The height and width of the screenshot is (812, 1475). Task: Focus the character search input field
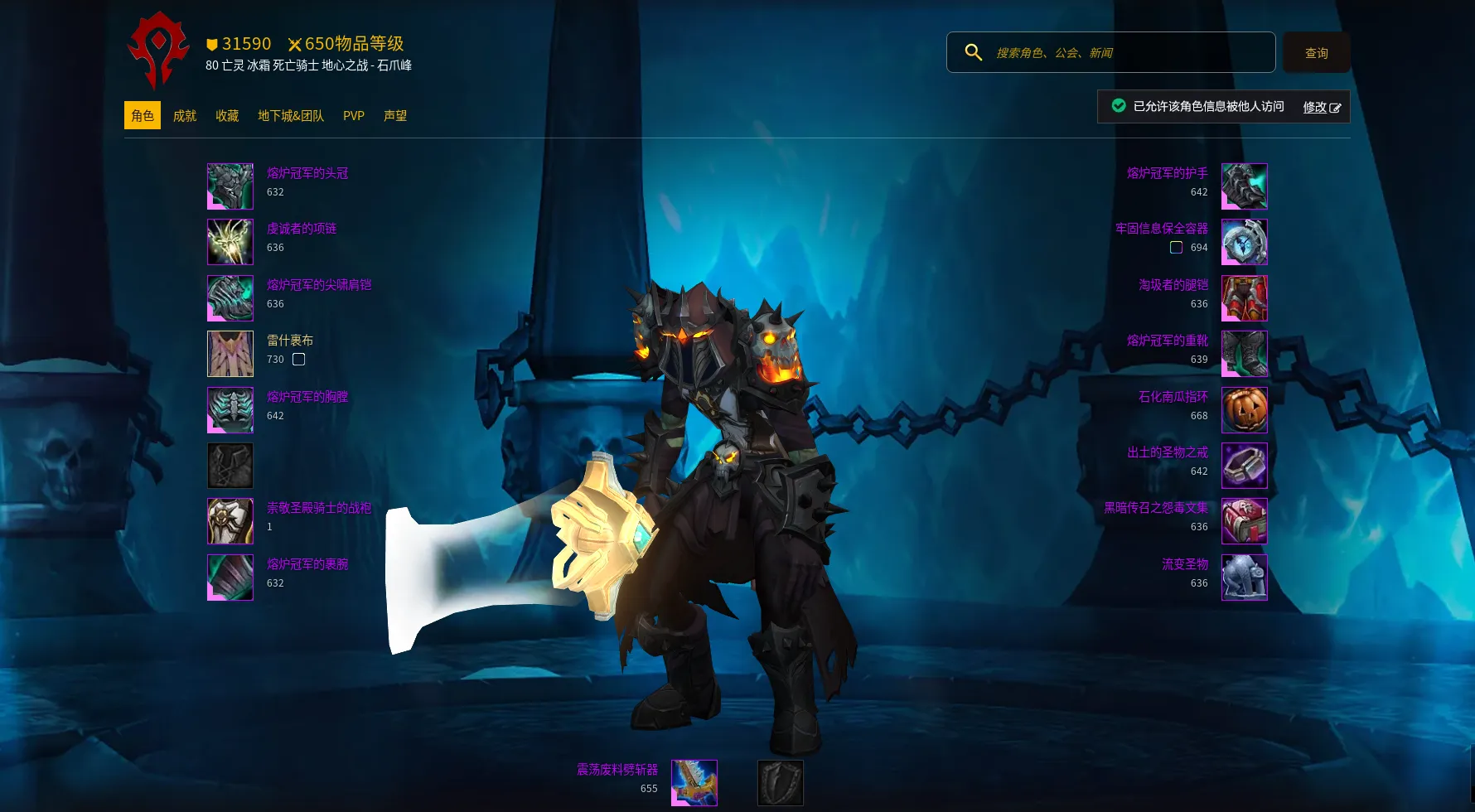pos(1127,53)
